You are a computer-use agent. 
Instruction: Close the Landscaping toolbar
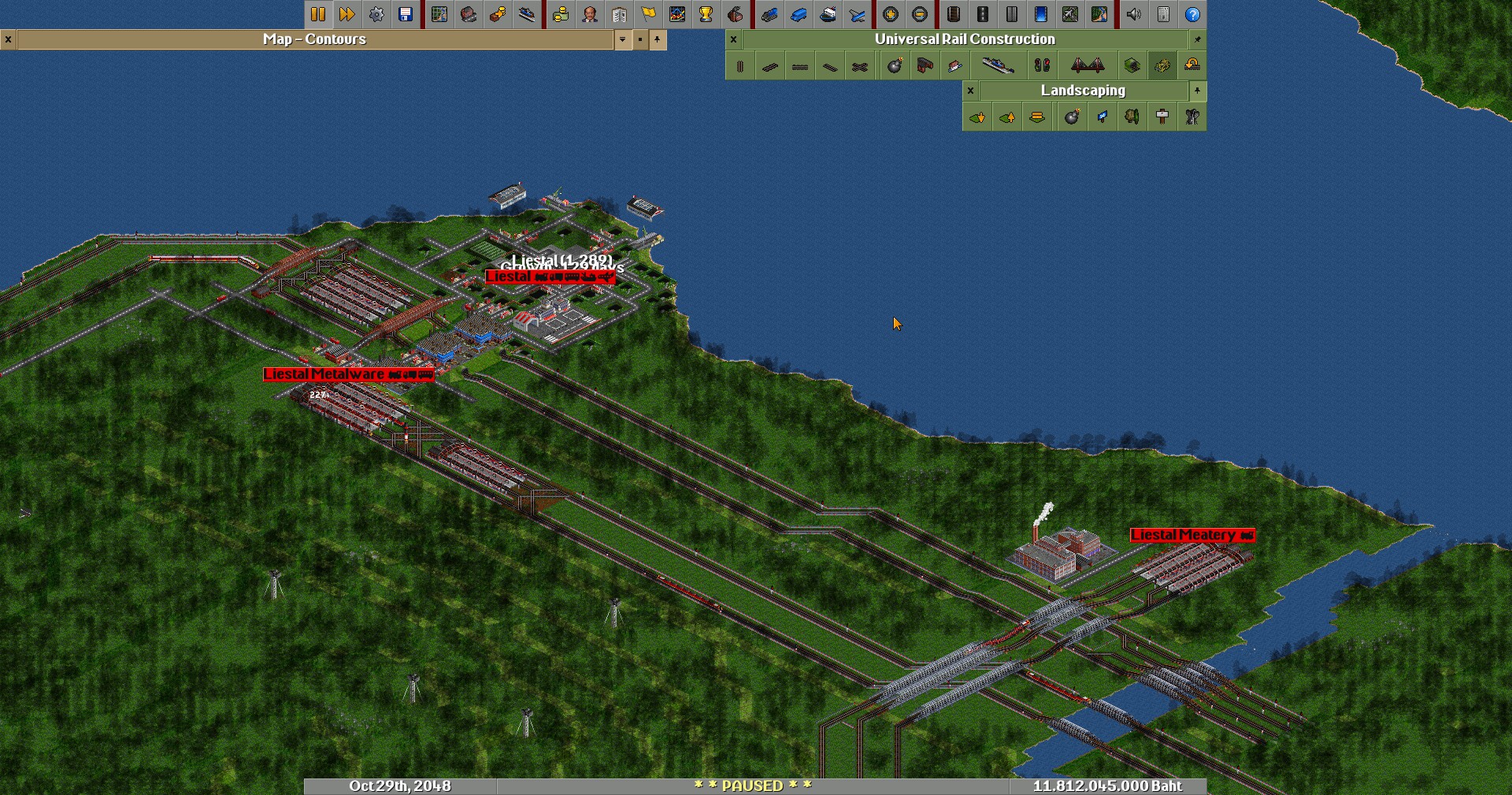pyautogui.click(x=970, y=91)
